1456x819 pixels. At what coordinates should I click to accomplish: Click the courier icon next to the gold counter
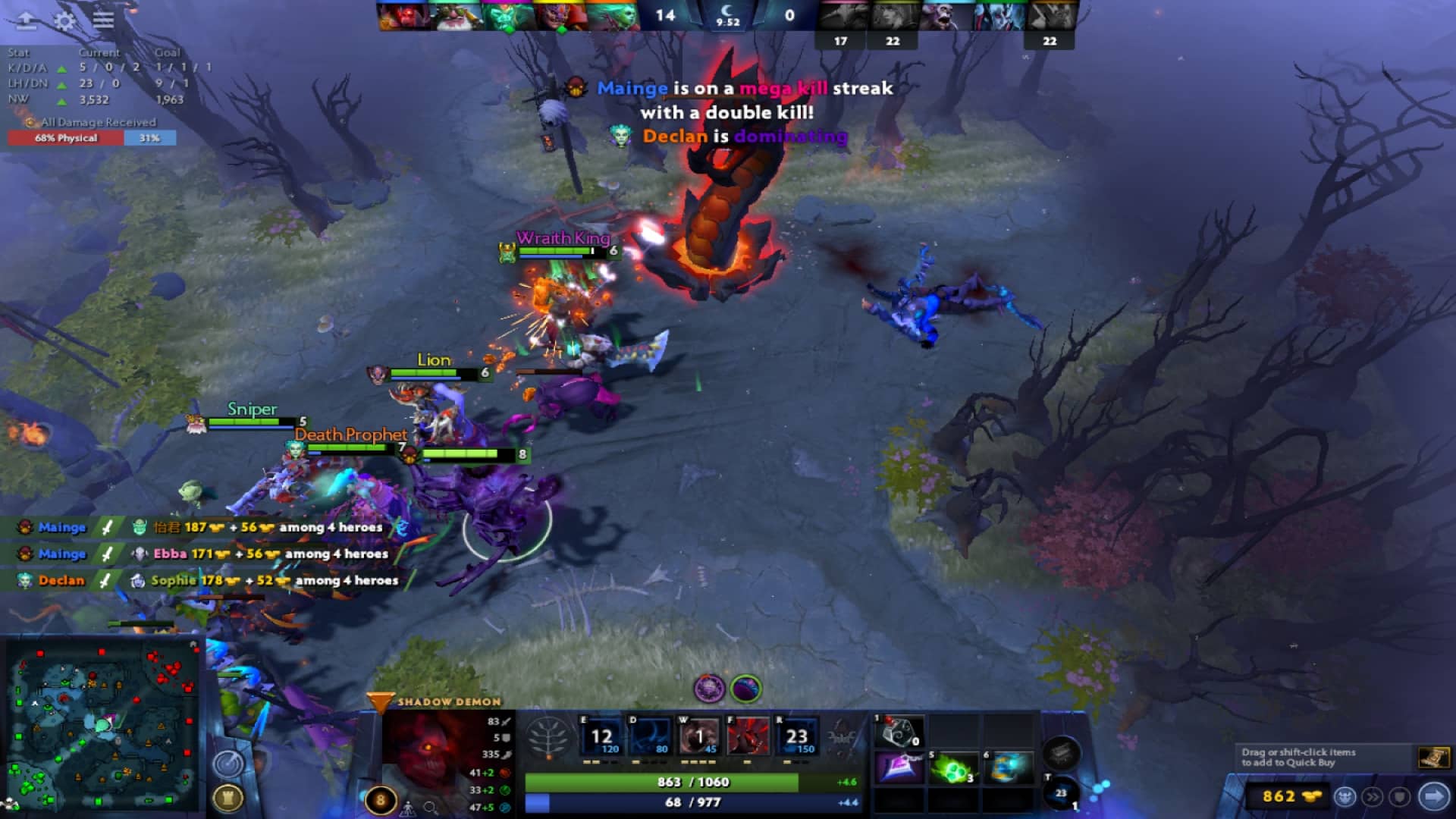tap(1346, 795)
